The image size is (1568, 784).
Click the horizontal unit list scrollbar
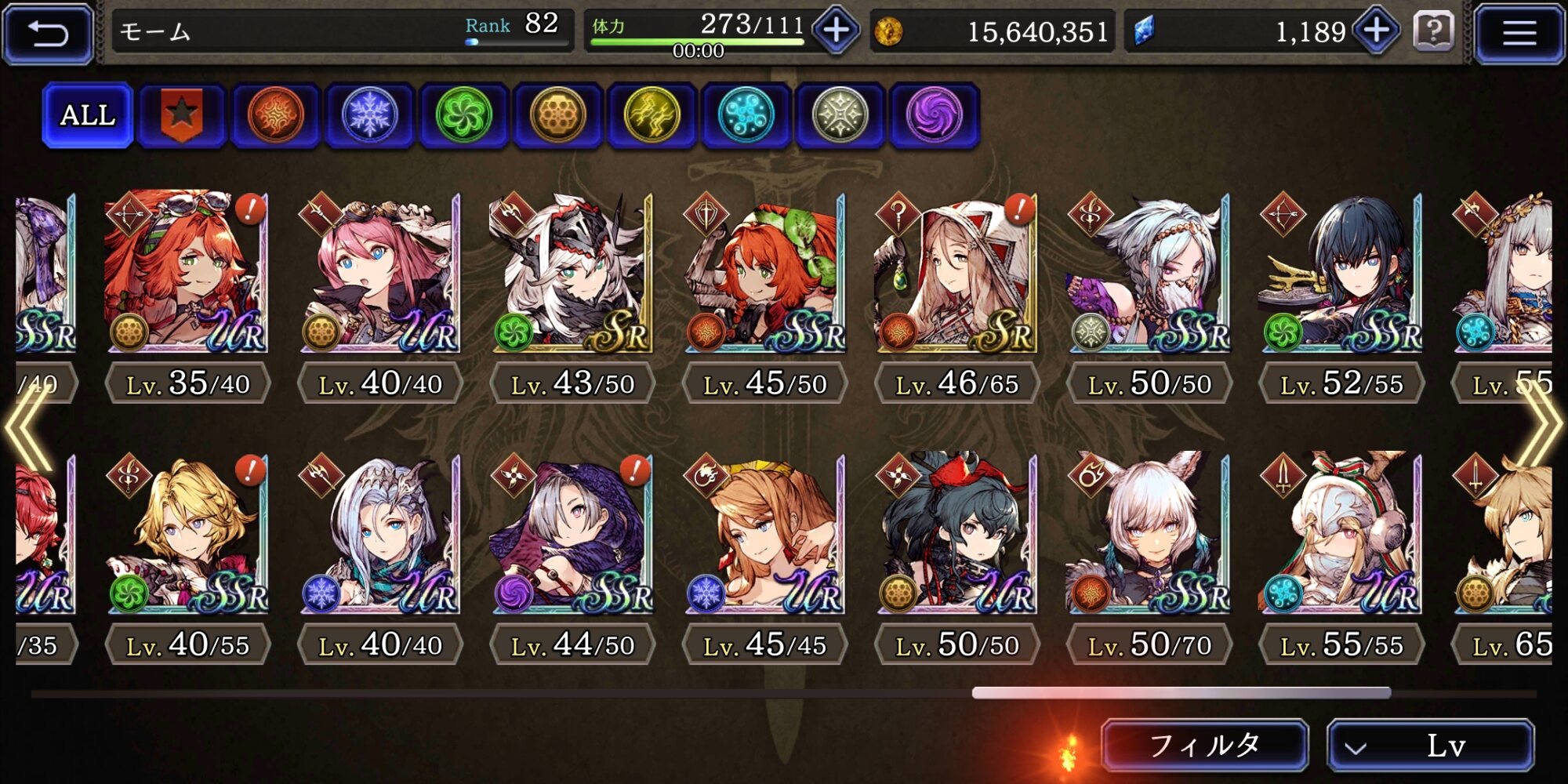click(x=1181, y=693)
